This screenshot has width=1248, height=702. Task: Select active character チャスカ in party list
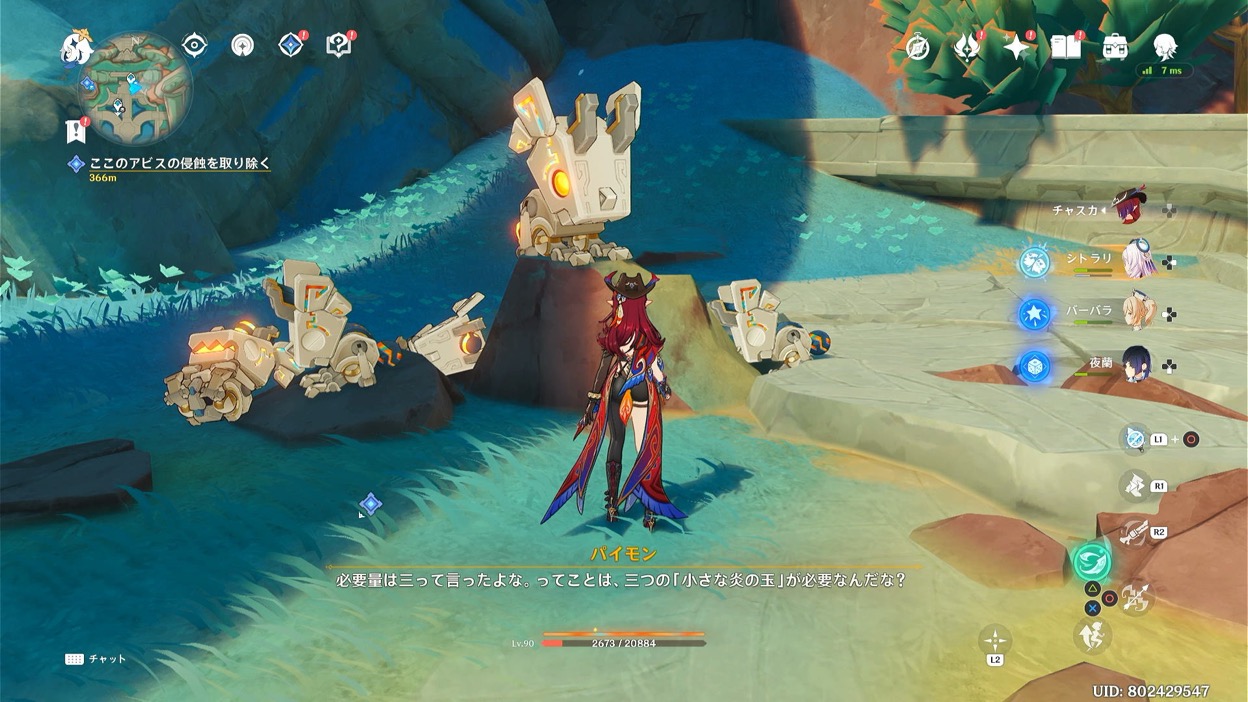[1130, 208]
